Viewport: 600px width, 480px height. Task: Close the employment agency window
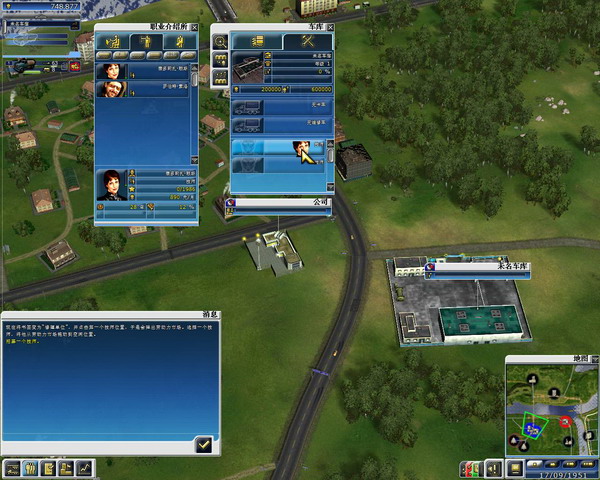[193, 26]
